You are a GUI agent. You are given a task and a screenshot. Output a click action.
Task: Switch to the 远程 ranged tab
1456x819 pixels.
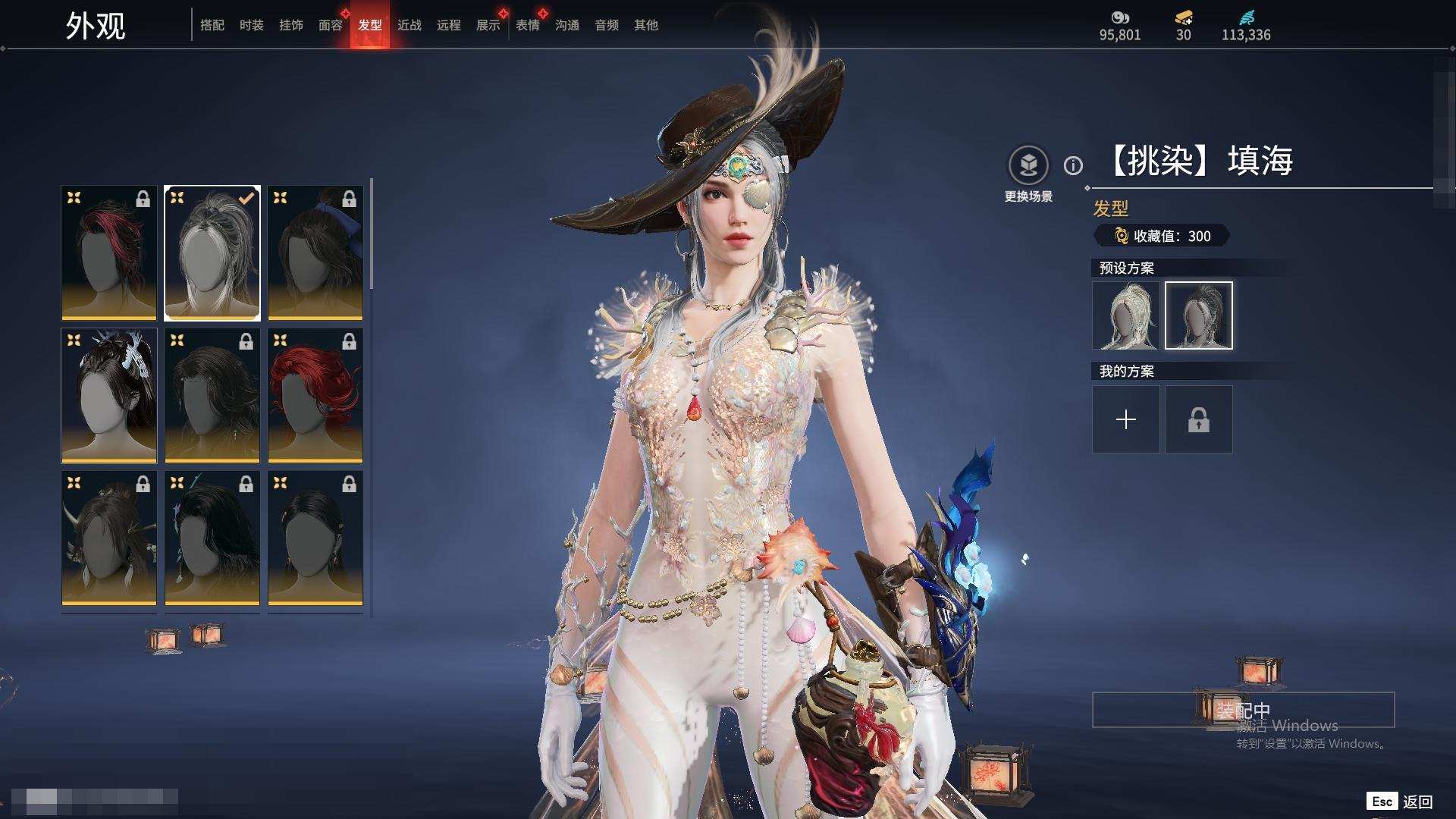(x=449, y=25)
